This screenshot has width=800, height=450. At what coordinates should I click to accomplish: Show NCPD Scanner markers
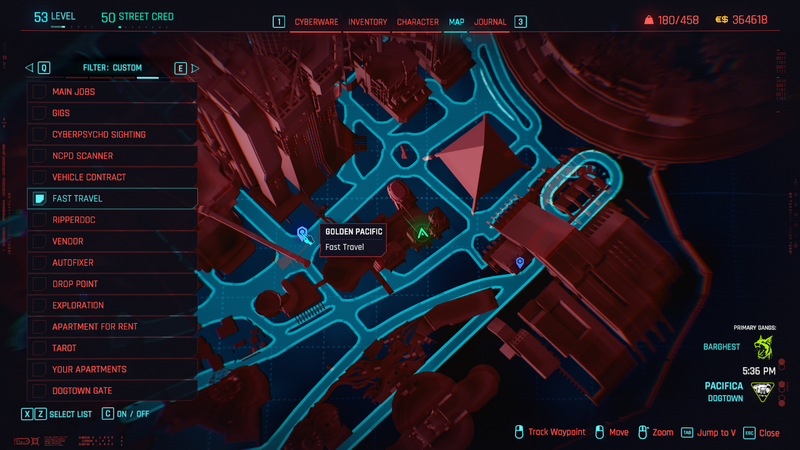(112, 156)
